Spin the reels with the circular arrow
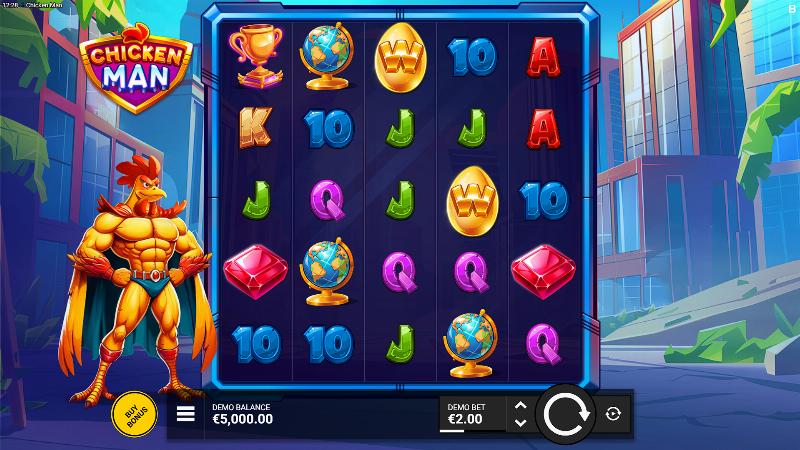The image size is (800, 450). pos(567,413)
